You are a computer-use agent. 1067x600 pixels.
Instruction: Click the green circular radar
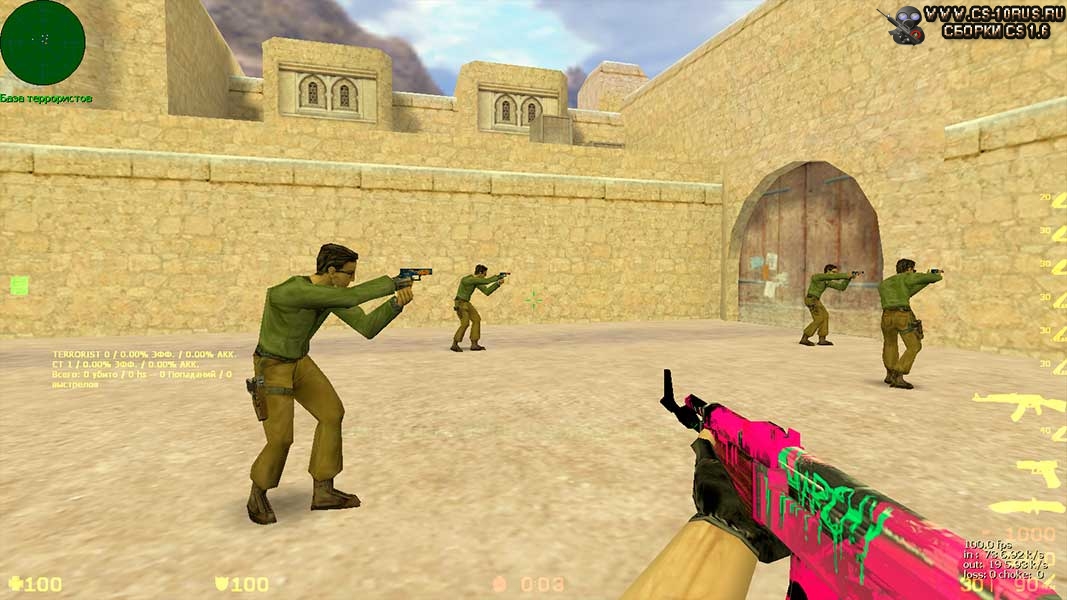[x=43, y=43]
